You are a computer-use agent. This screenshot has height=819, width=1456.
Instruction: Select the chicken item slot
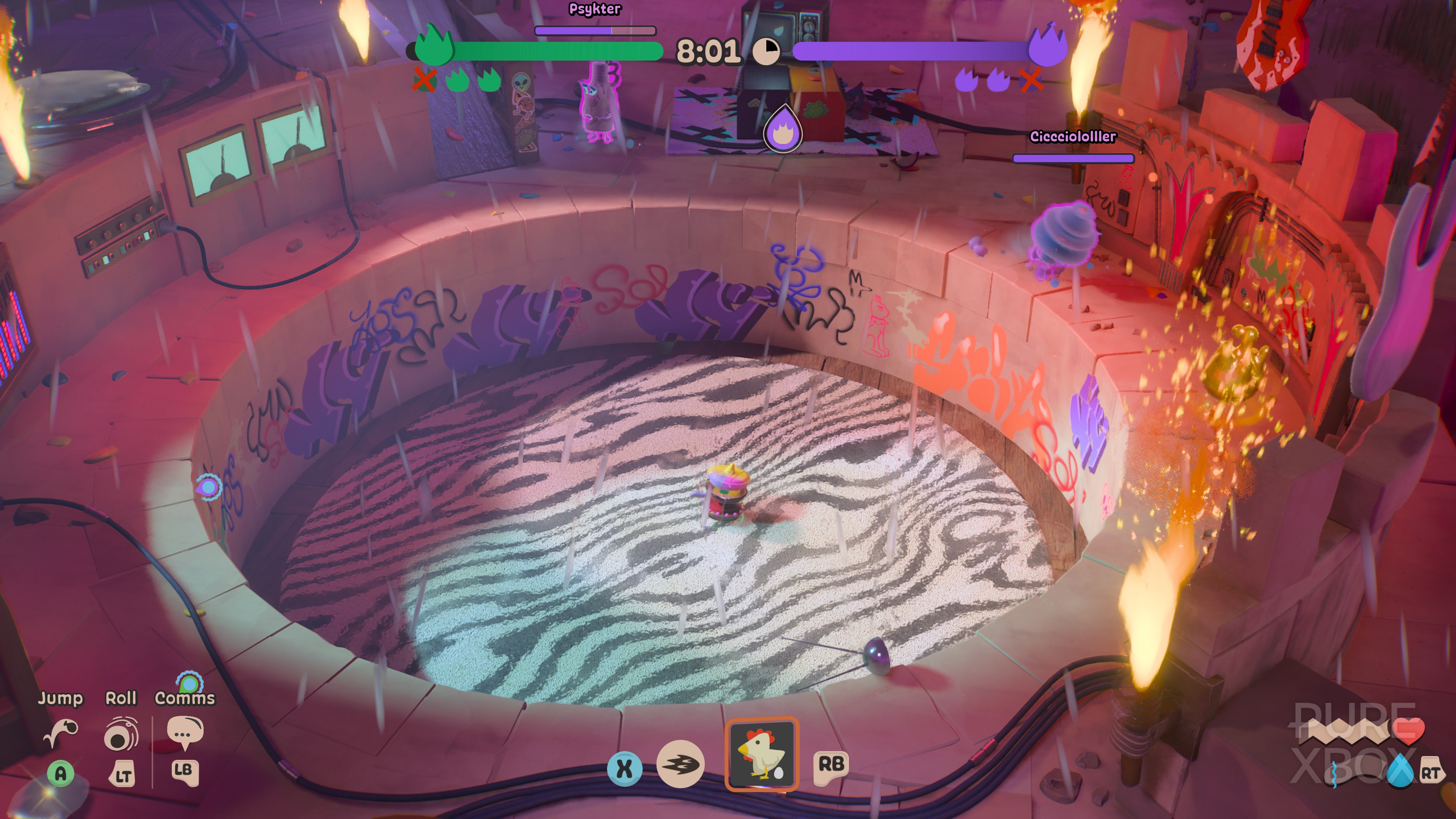click(x=761, y=754)
